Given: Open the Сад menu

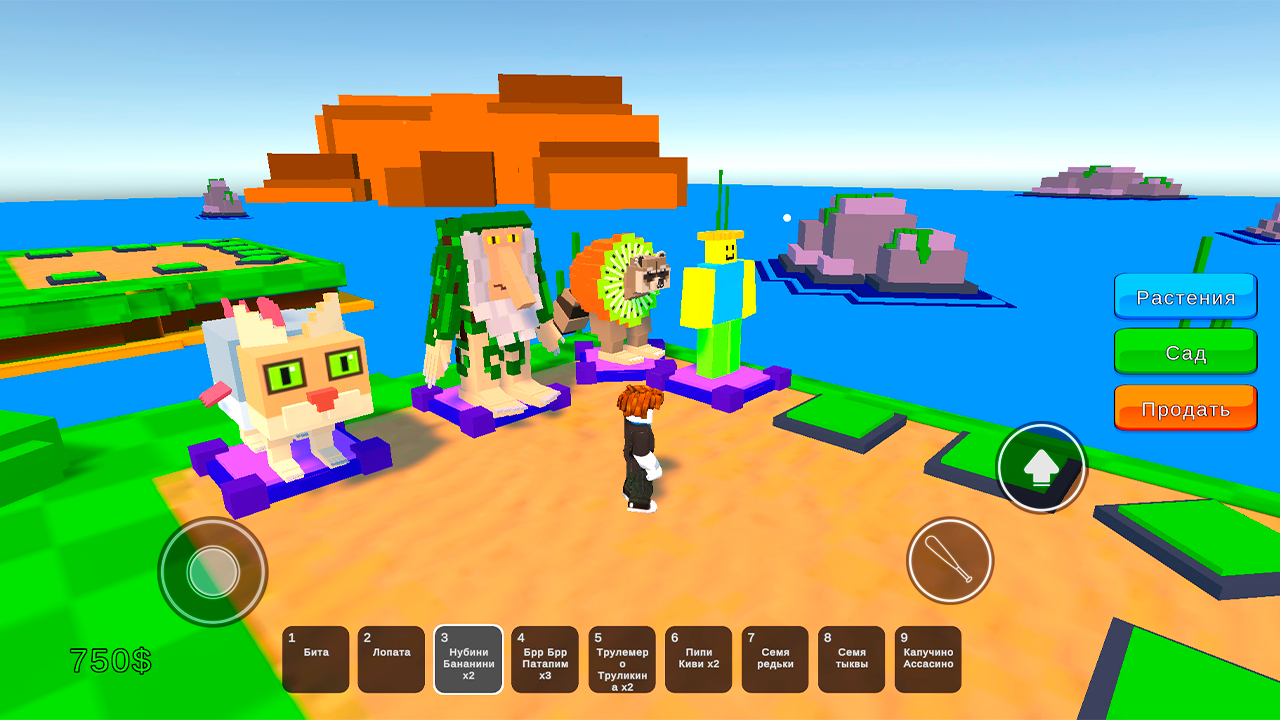Looking at the screenshot, I should (x=1185, y=352).
